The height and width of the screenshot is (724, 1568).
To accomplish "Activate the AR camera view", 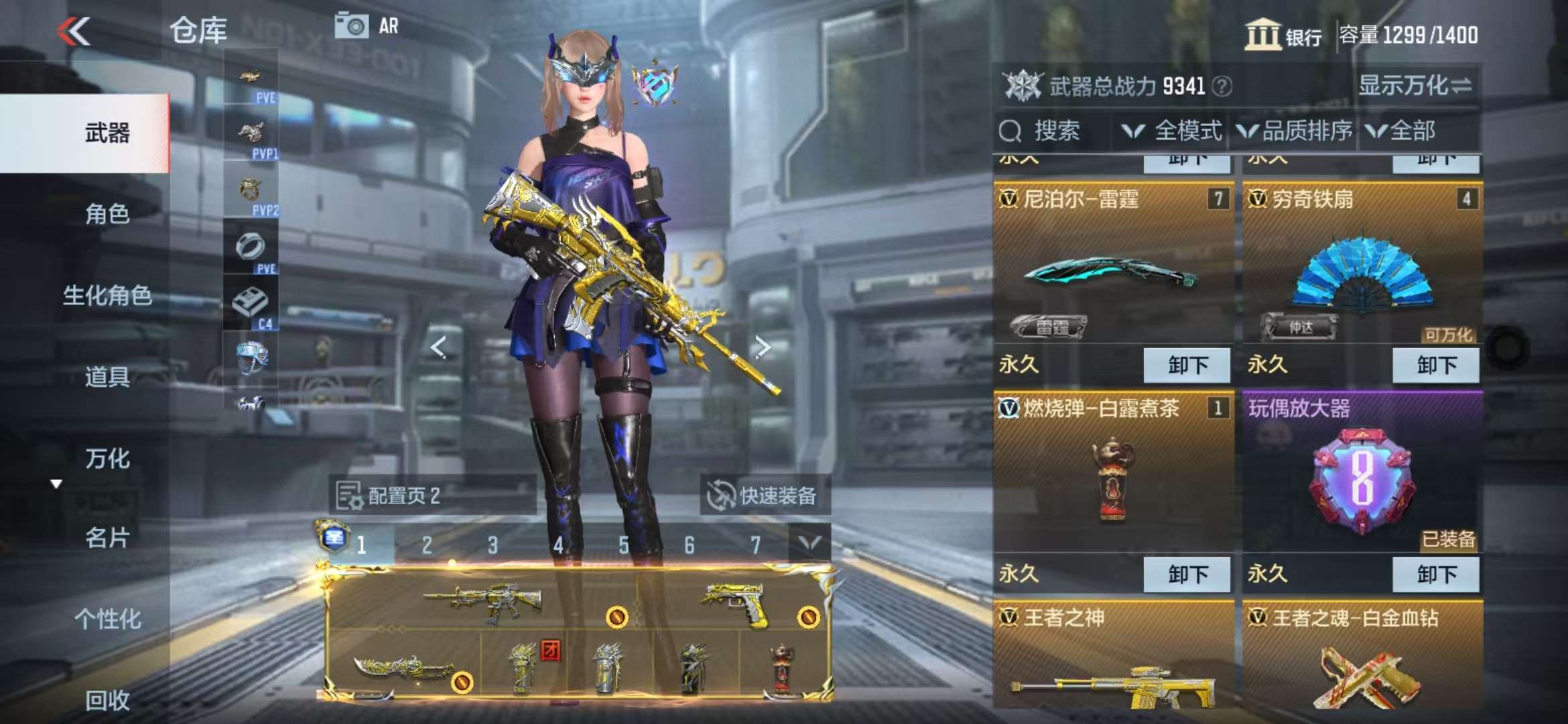I will (367, 26).
